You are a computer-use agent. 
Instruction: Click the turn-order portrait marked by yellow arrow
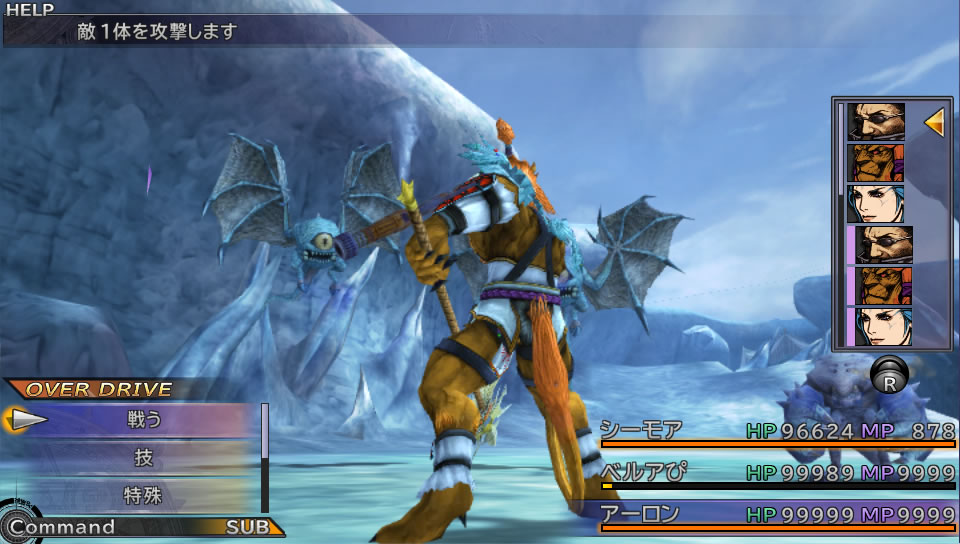click(876, 122)
